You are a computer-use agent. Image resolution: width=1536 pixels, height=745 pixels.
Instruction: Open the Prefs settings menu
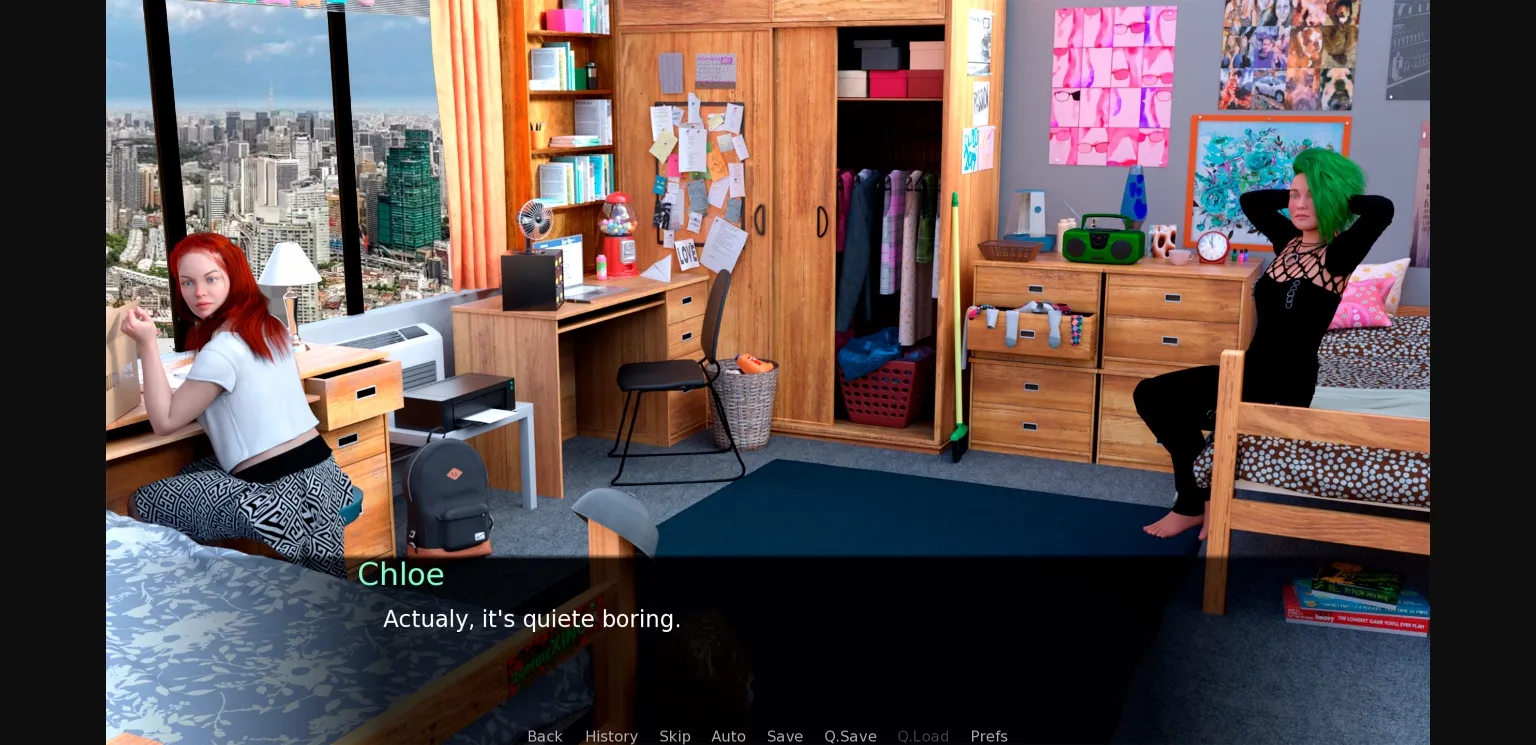989,736
